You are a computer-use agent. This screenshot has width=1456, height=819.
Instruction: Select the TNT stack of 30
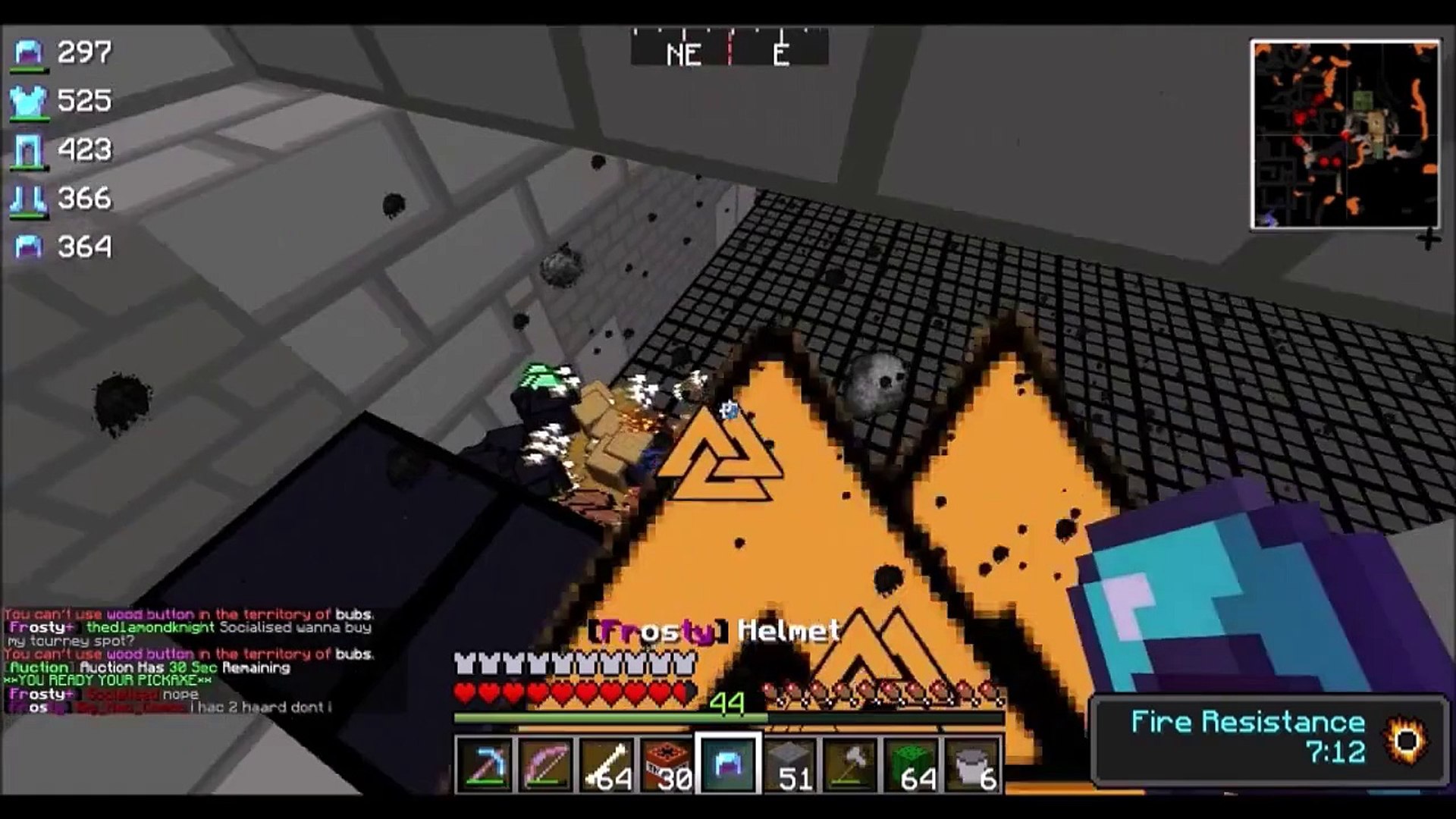click(667, 764)
